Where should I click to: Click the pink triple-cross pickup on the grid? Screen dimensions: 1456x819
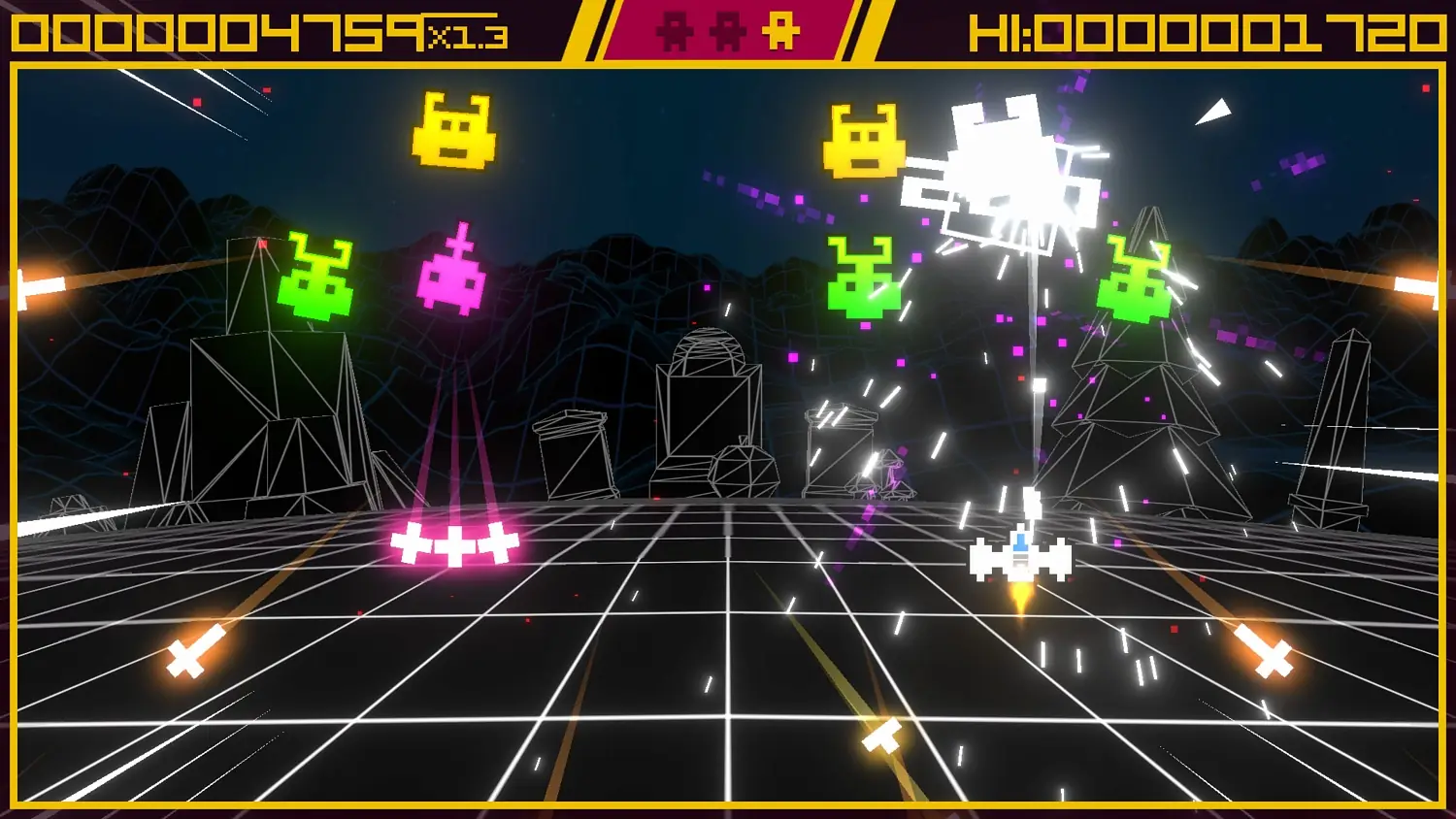454,545
